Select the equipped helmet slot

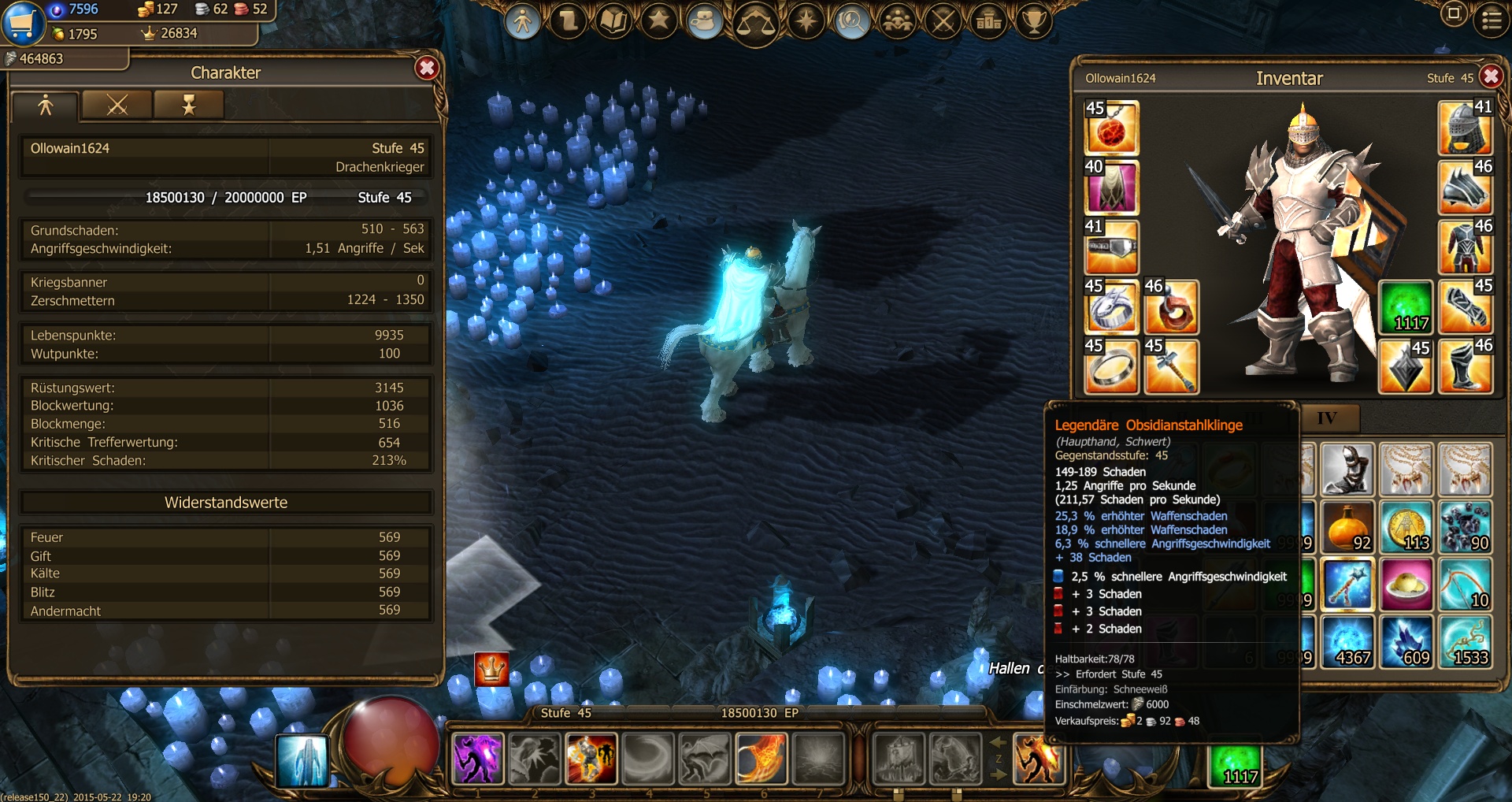1465,128
